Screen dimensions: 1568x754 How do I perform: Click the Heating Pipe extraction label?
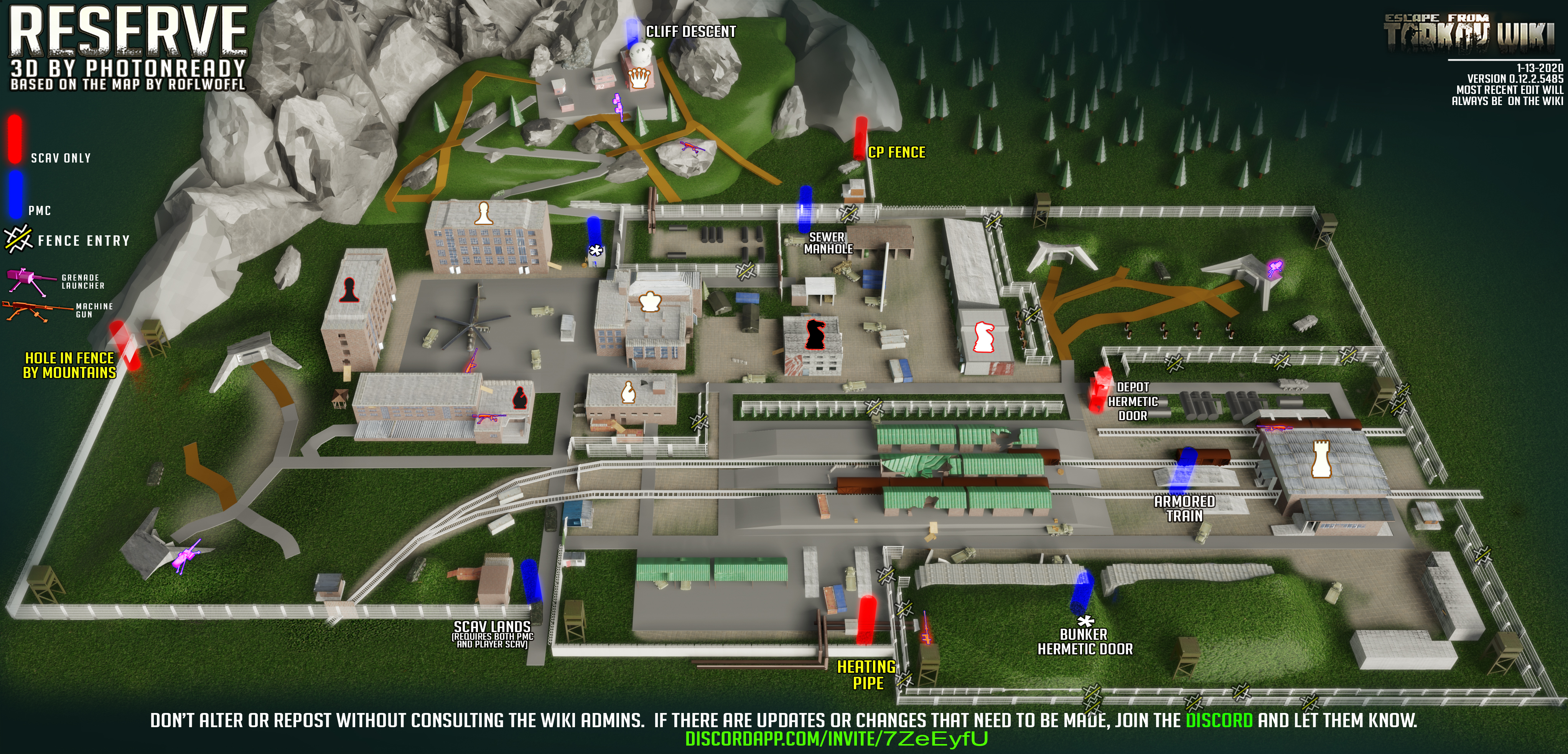[x=867, y=675]
